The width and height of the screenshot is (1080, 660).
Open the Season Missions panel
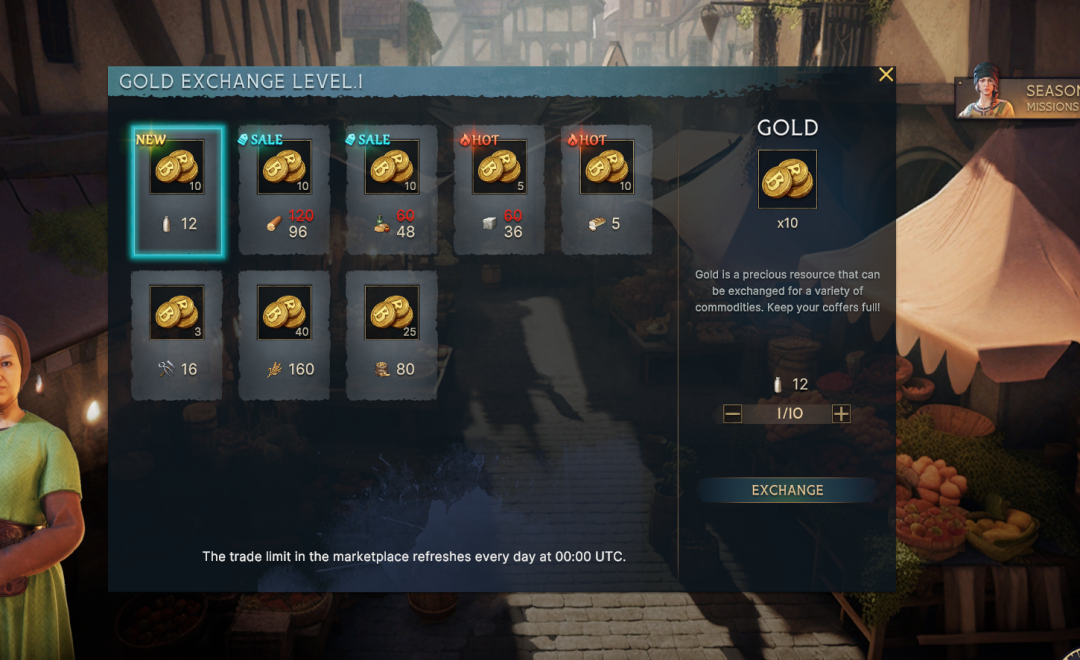(x=1020, y=98)
